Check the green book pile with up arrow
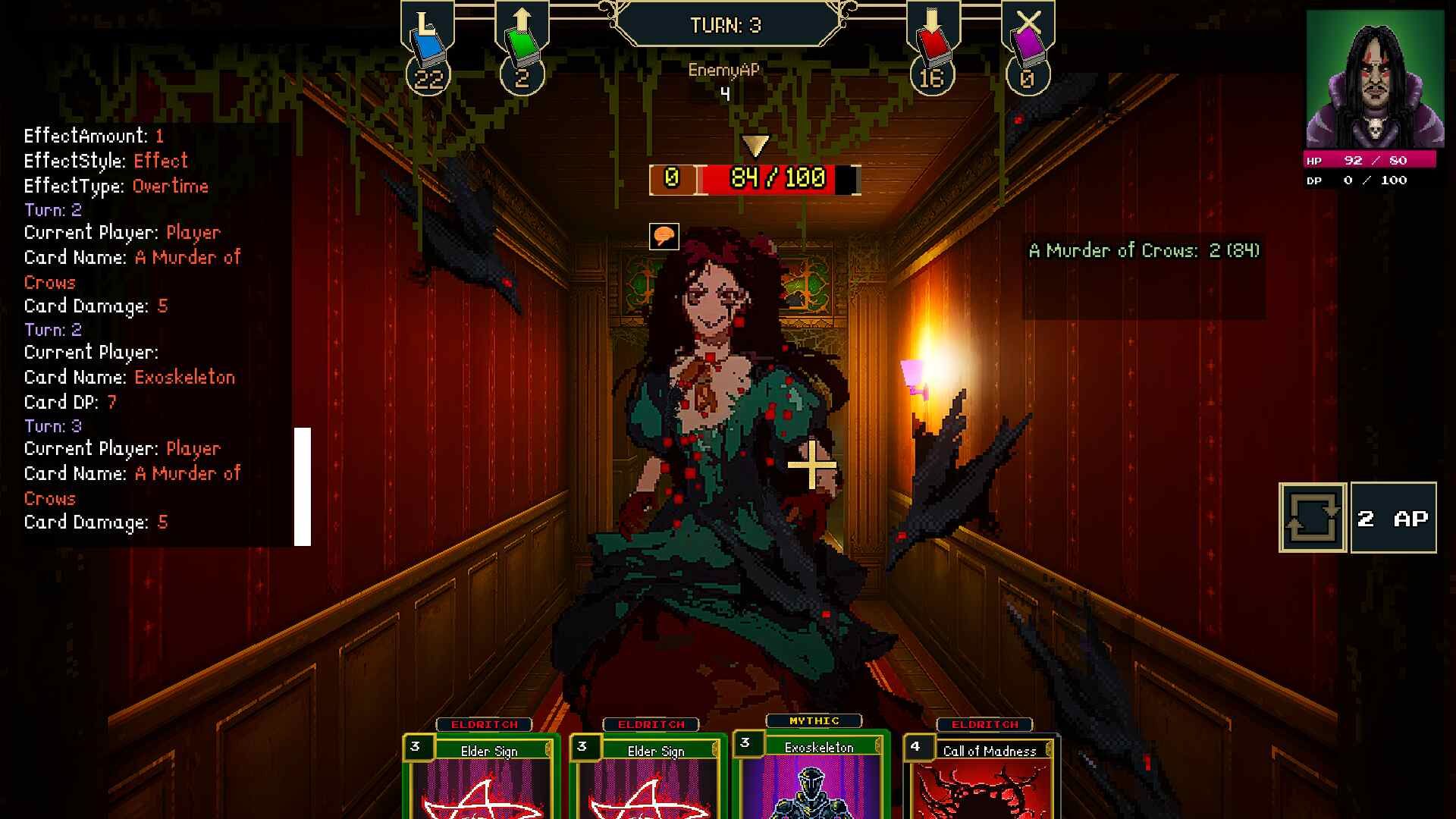The width and height of the screenshot is (1456, 819). point(522,45)
